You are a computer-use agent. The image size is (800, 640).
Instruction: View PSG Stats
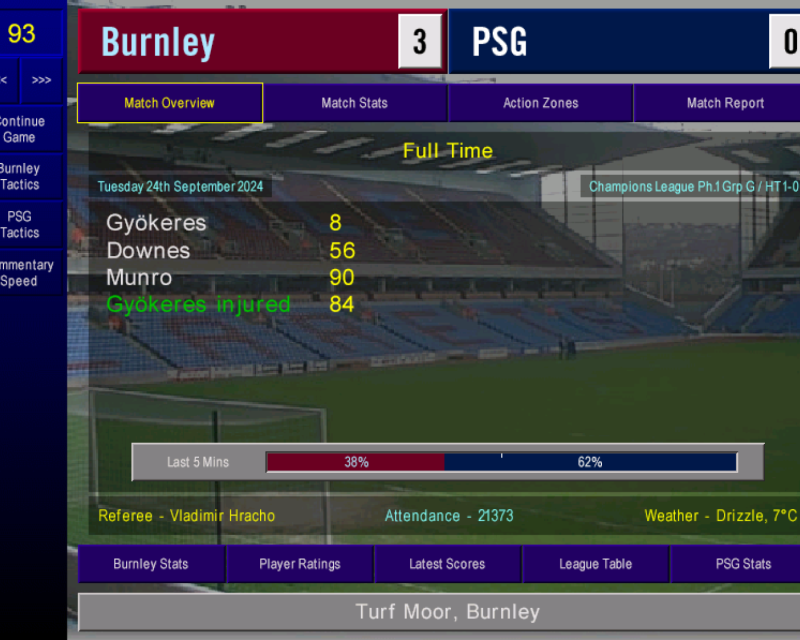[742, 564]
